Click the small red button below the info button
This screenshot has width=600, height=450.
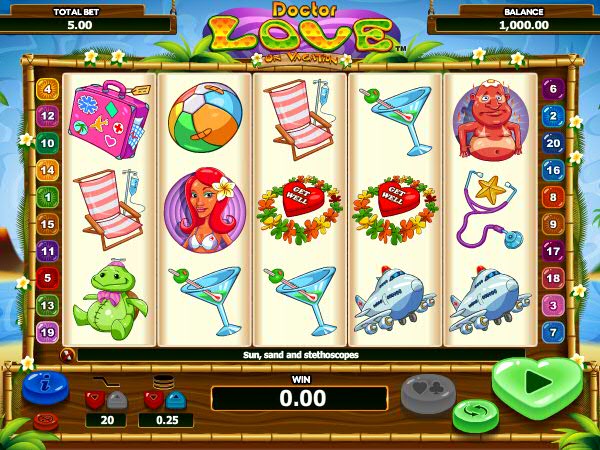pyautogui.click(x=46, y=420)
